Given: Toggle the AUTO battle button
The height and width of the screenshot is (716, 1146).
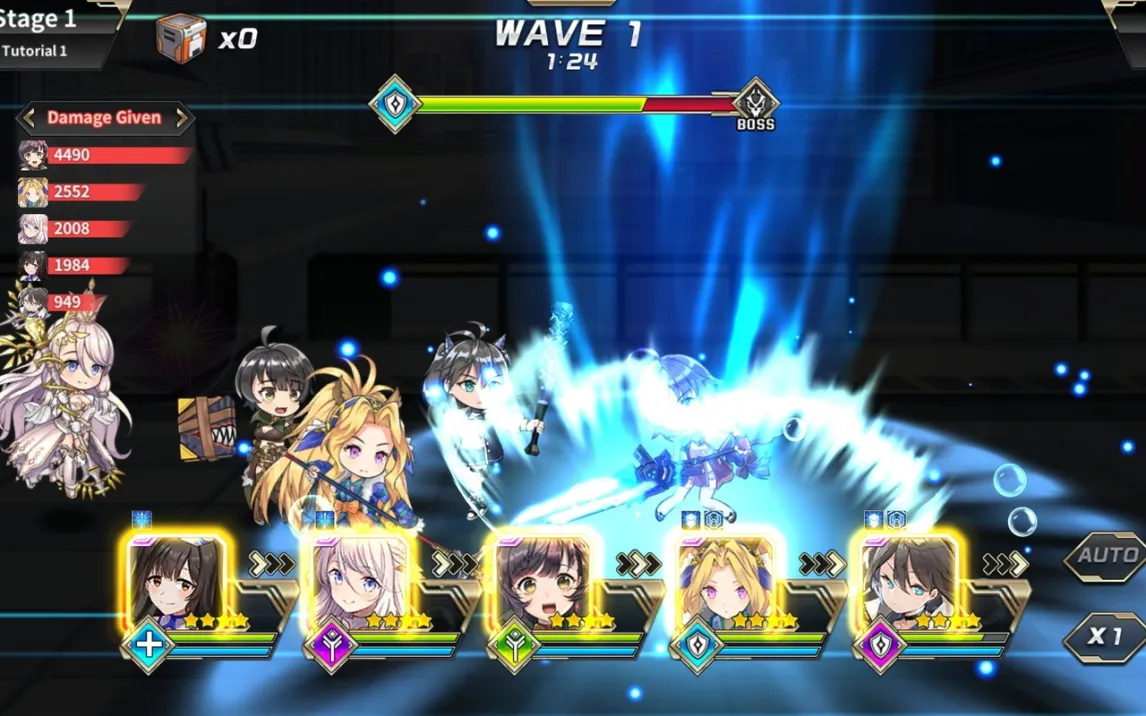Looking at the screenshot, I should click(1104, 556).
